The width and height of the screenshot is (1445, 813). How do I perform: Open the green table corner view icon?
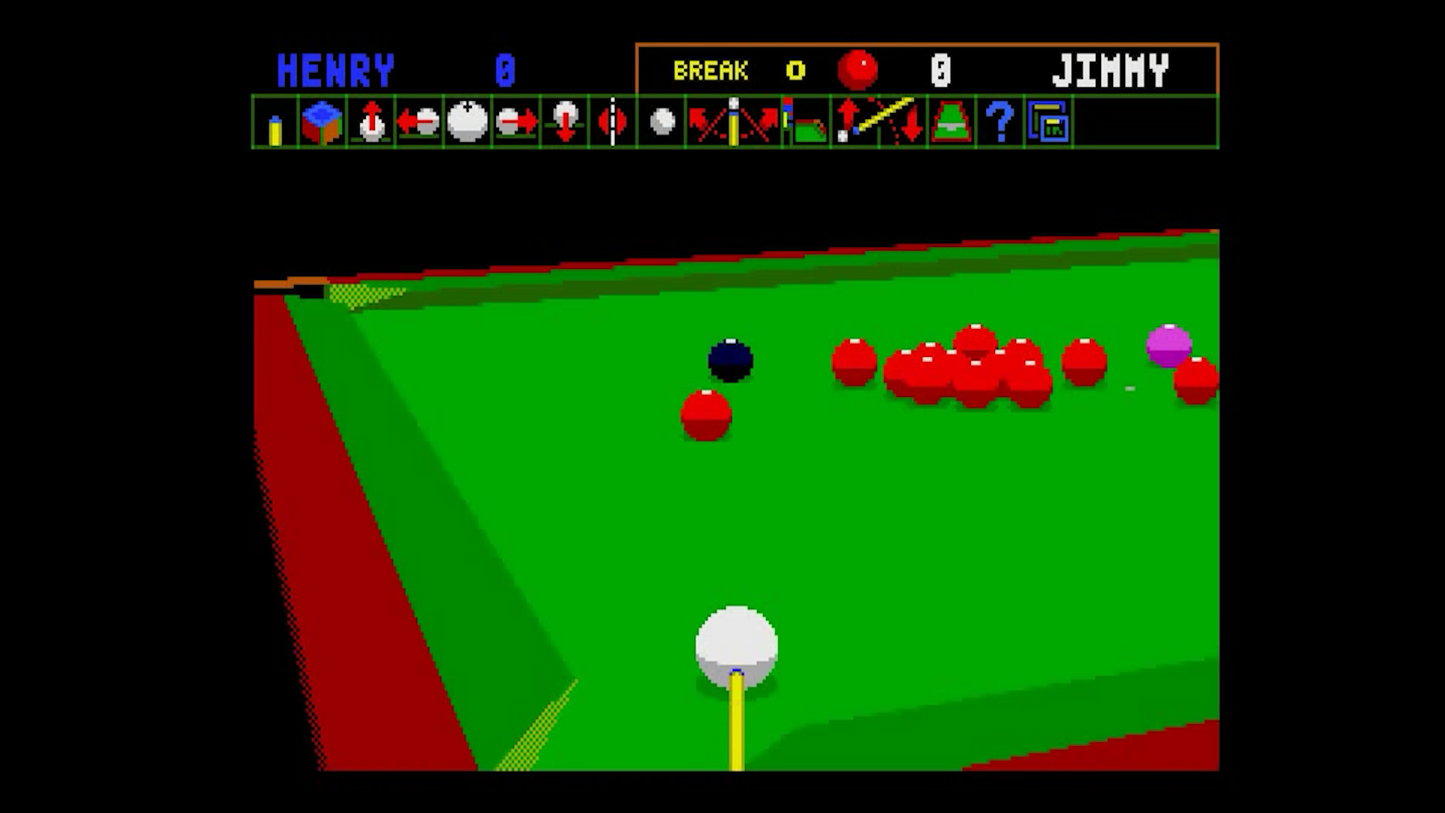point(806,122)
